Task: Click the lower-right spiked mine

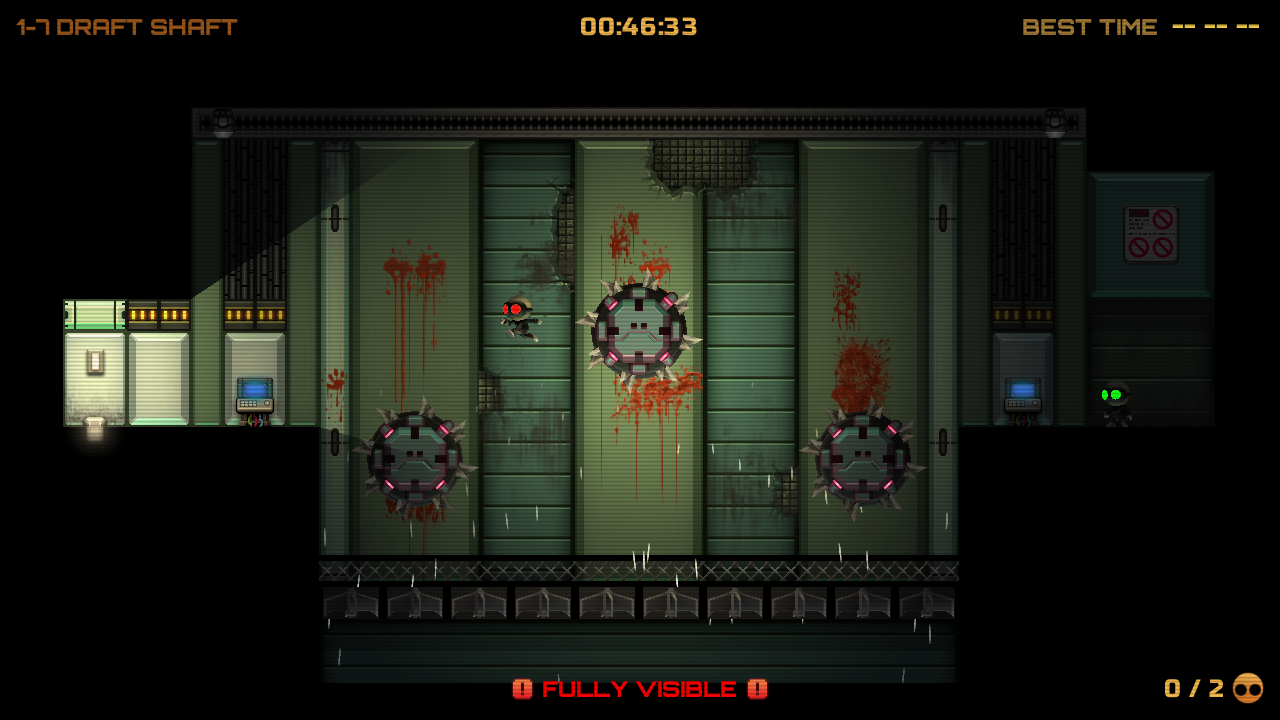Action: (862, 459)
